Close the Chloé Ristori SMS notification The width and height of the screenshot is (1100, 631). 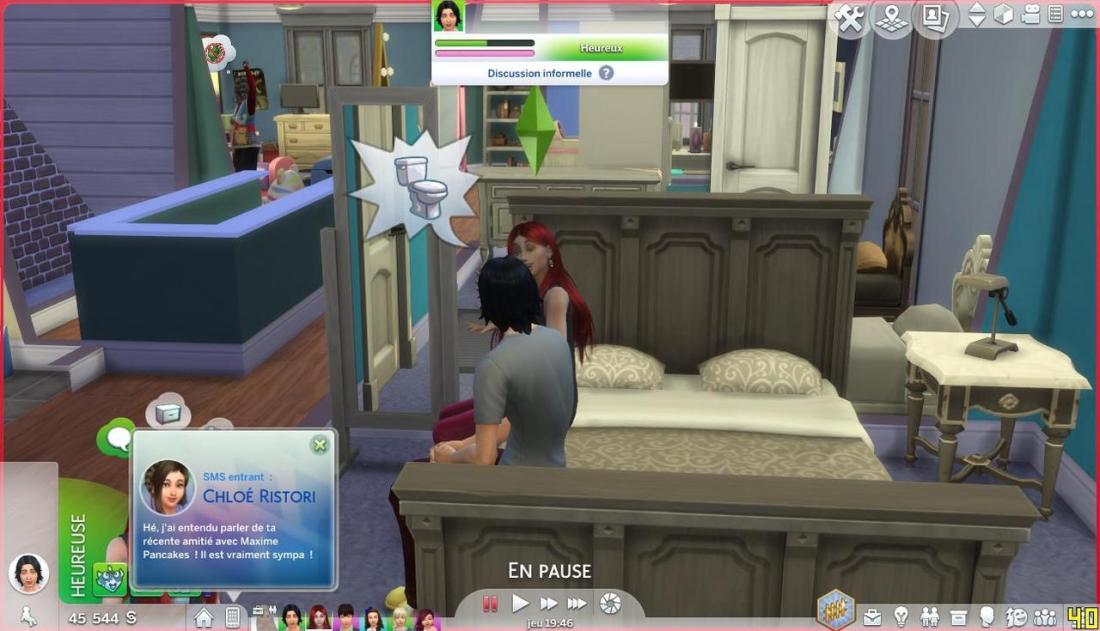[319, 445]
